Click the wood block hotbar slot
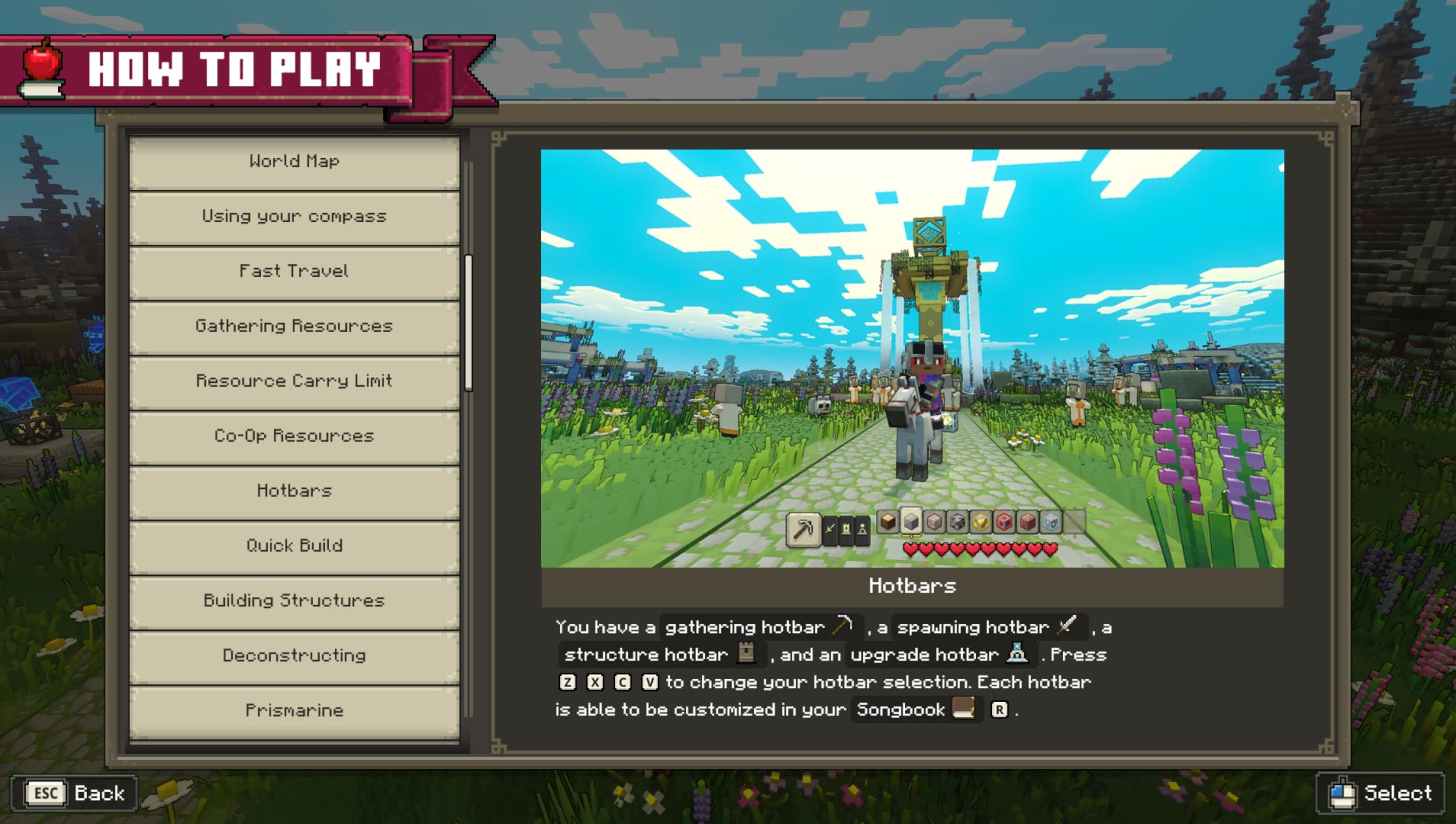1456x824 pixels. 888,521
